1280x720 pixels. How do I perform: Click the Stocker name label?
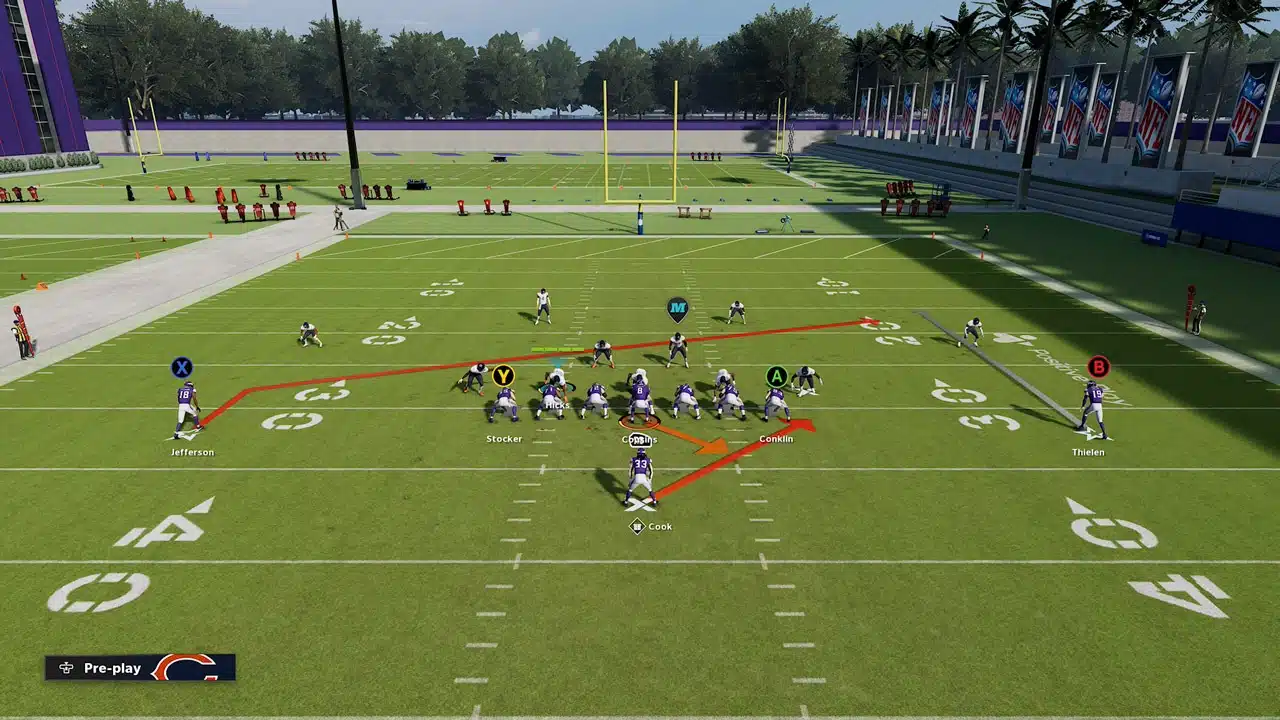coord(504,438)
